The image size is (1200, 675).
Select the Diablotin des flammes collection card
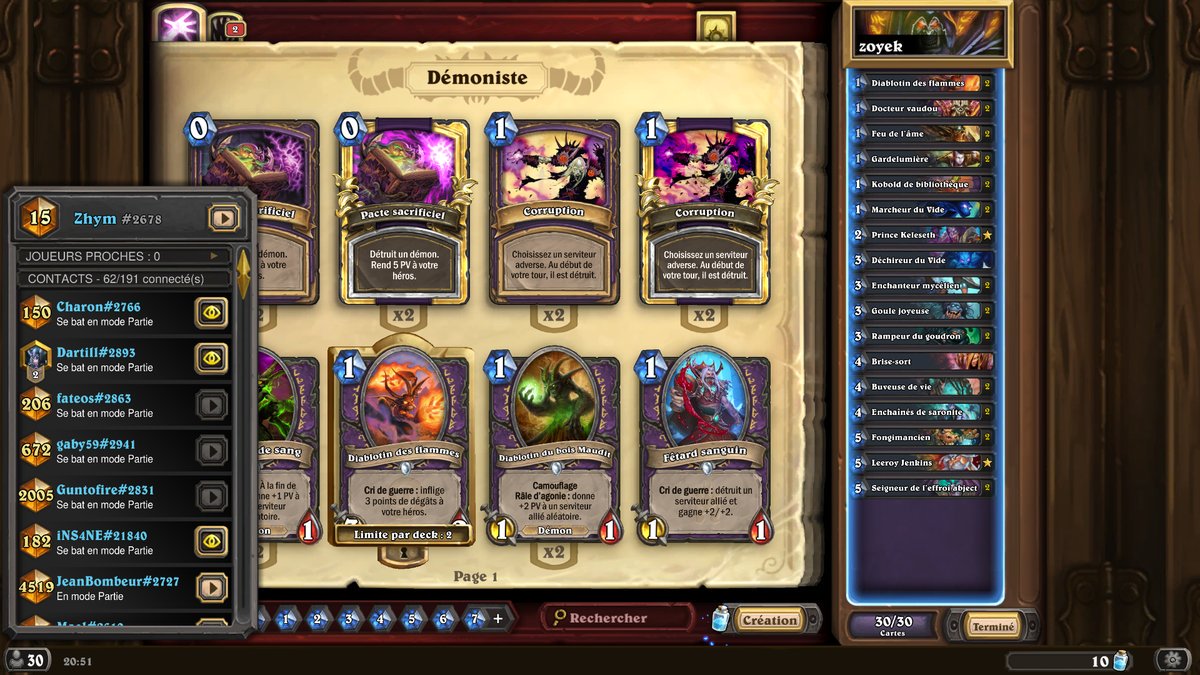[404, 447]
